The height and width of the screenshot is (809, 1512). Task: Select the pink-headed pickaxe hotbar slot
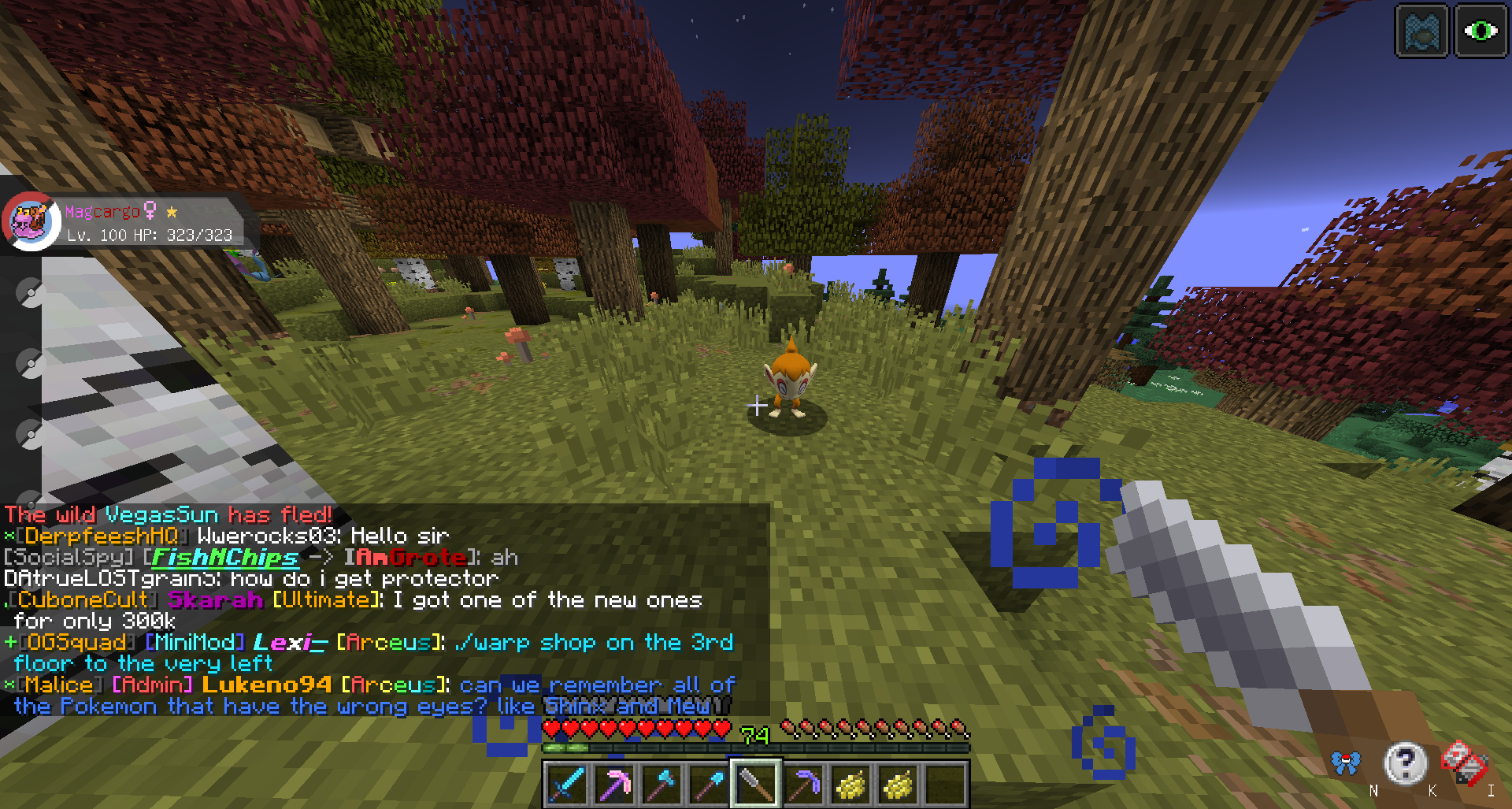pos(614,785)
